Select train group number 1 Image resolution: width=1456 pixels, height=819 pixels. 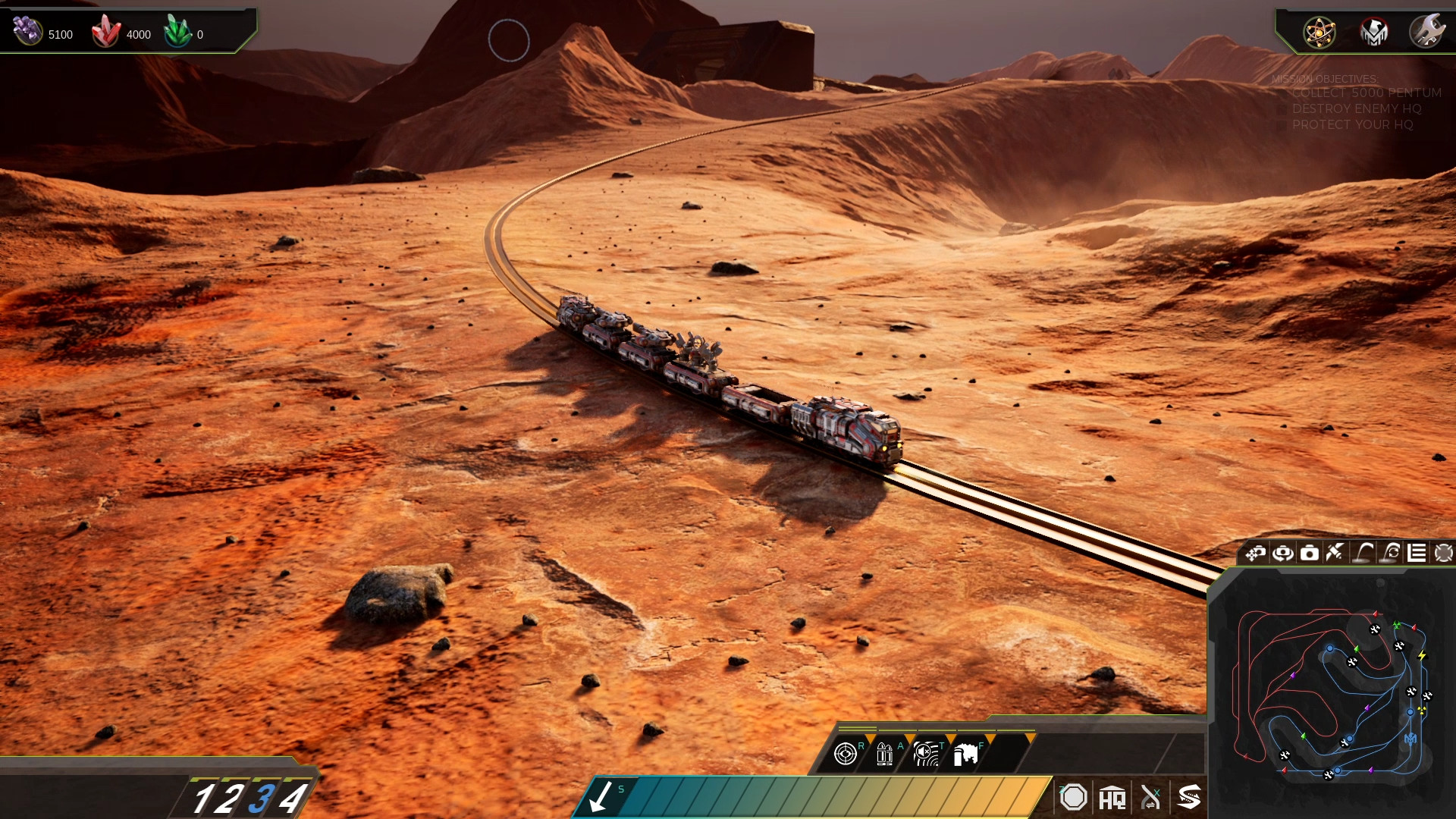point(202,799)
